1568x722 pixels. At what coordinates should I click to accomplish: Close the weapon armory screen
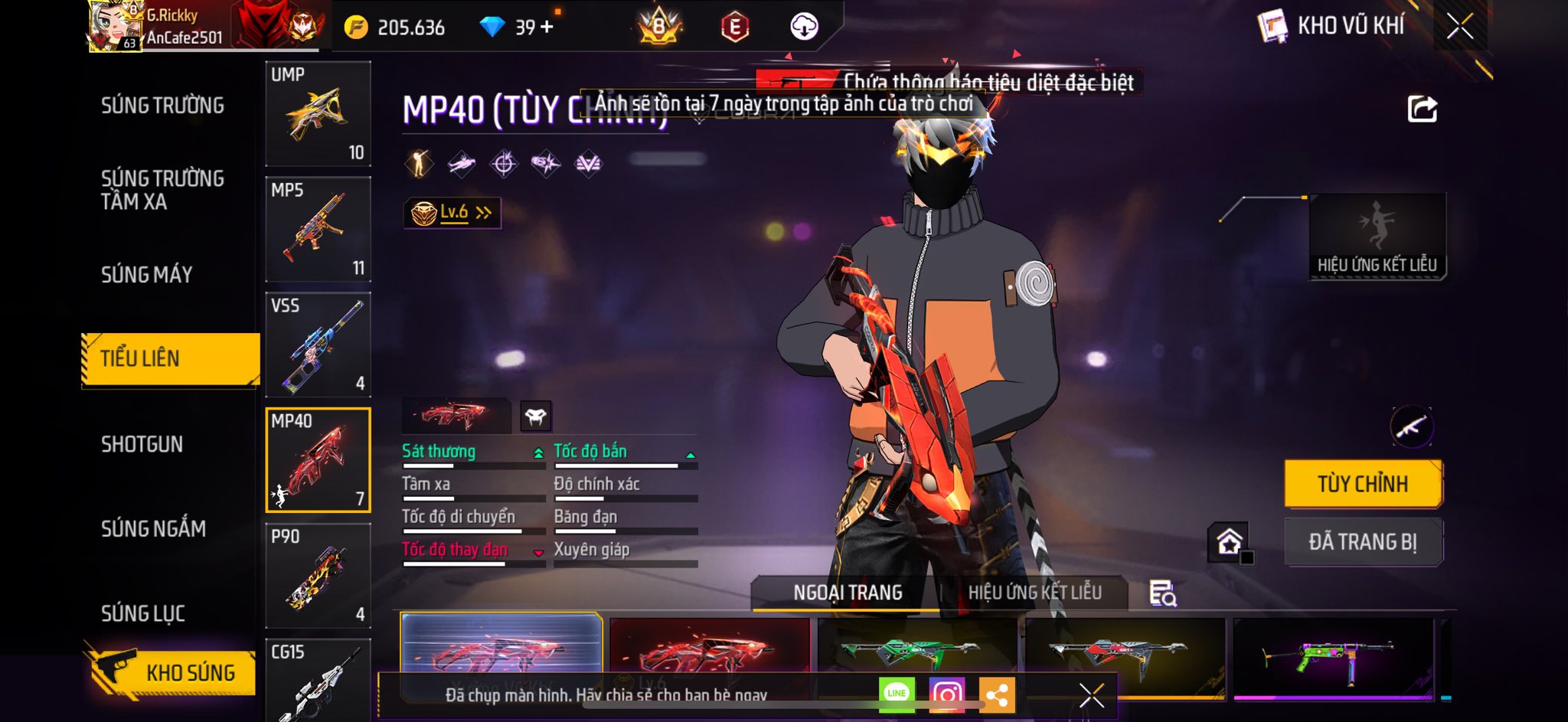point(1460,27)
